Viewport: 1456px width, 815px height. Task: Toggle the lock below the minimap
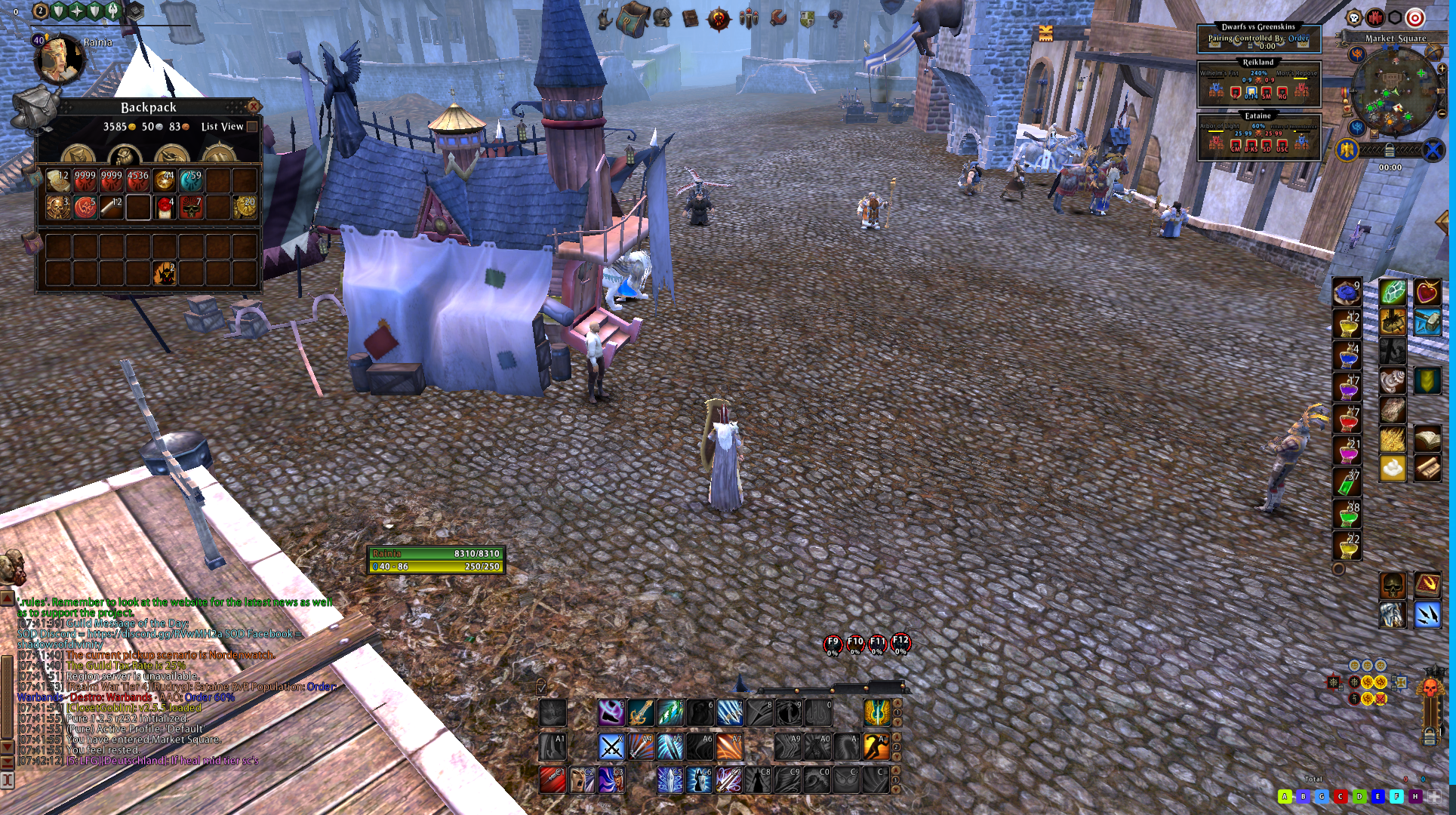click(1390, 149)
